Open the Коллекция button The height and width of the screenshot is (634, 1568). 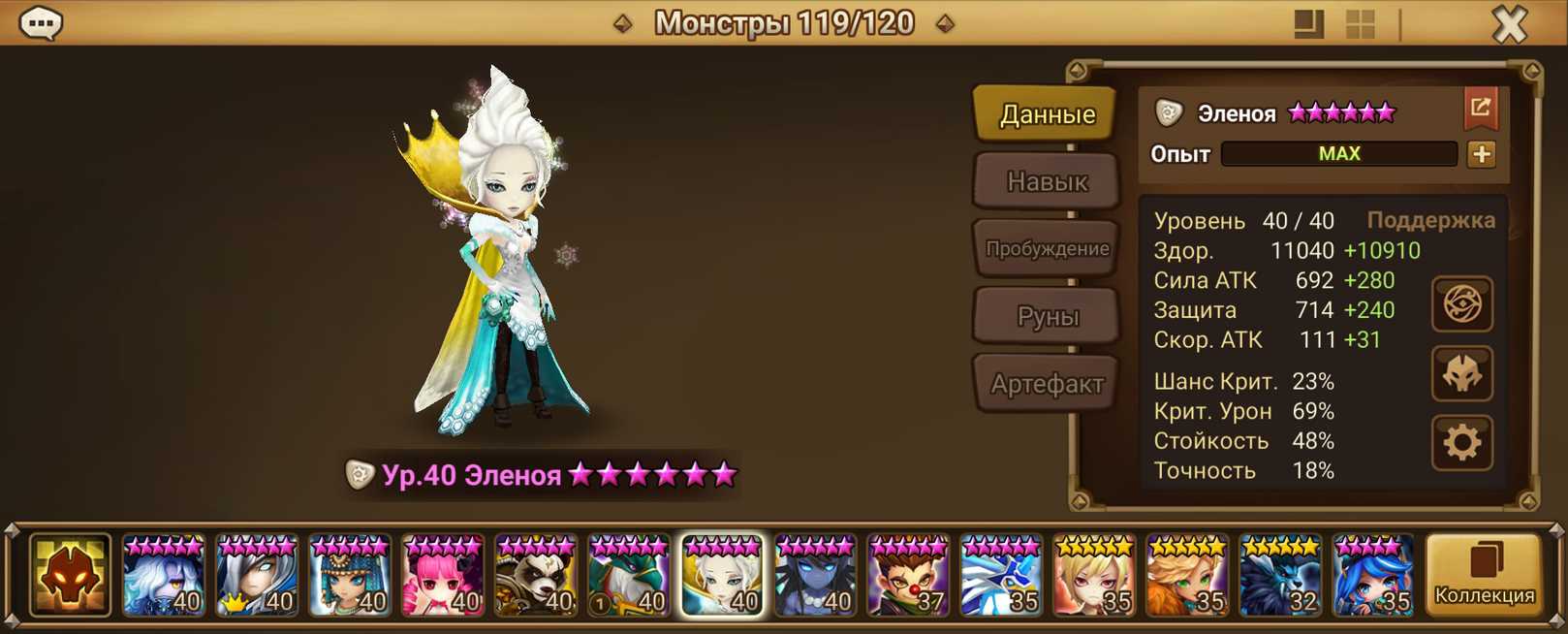pyautogui.click(x=1484, y=575)
